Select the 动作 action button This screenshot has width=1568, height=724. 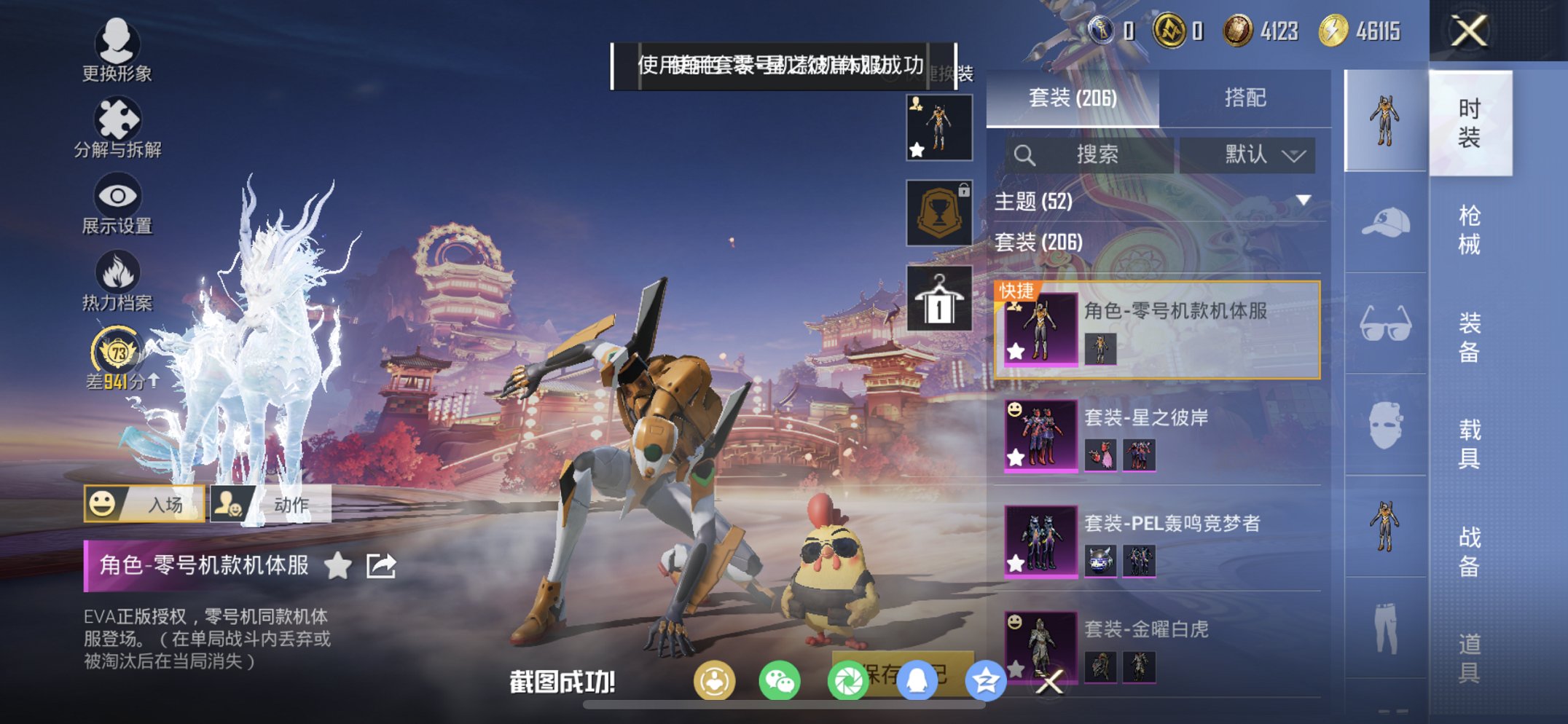tap(271, 504)
